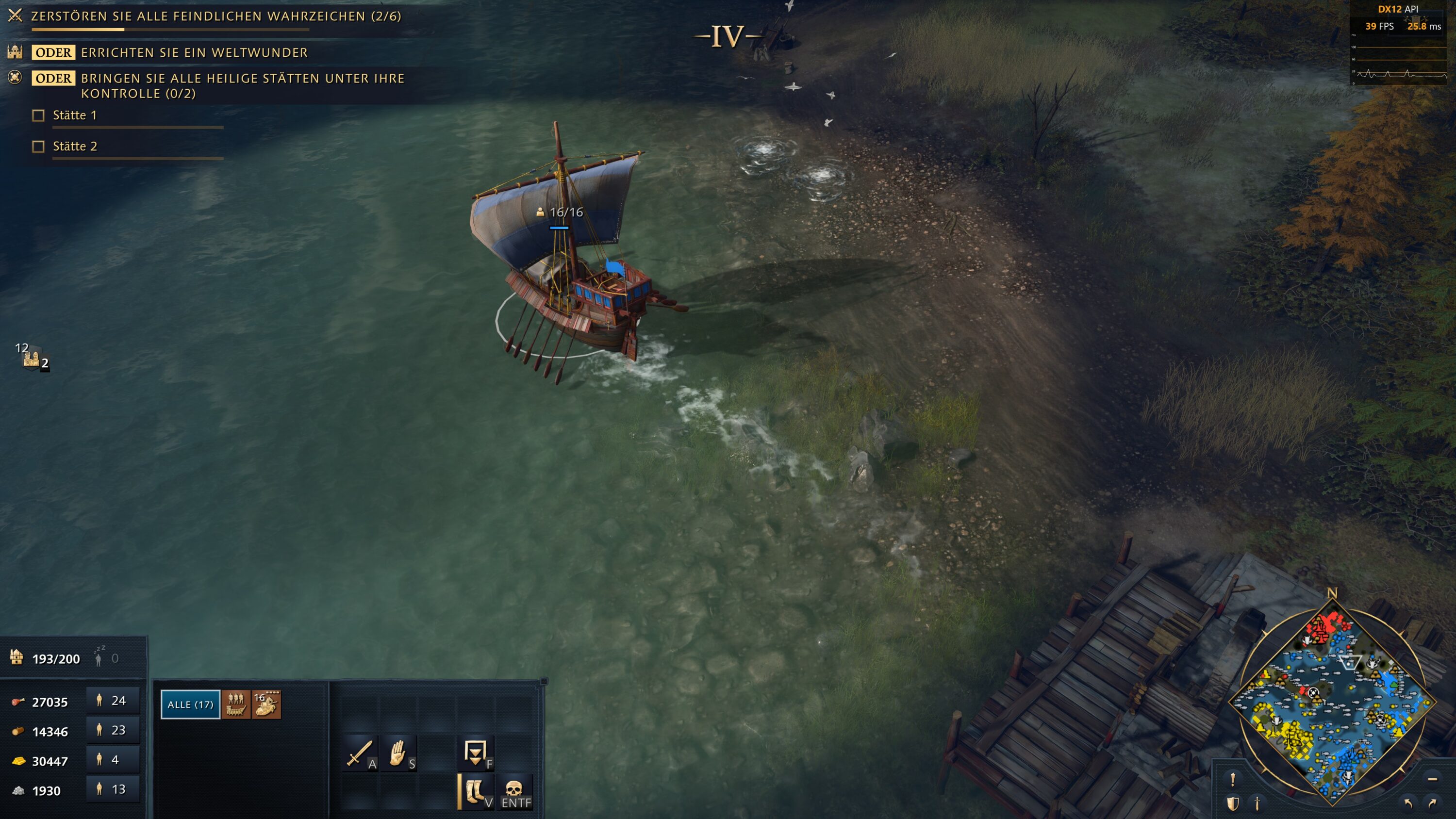This screenshot has width=1456, height=819.
Task: Click the minus button beside the minimap
Action: tap(1432, 779)
